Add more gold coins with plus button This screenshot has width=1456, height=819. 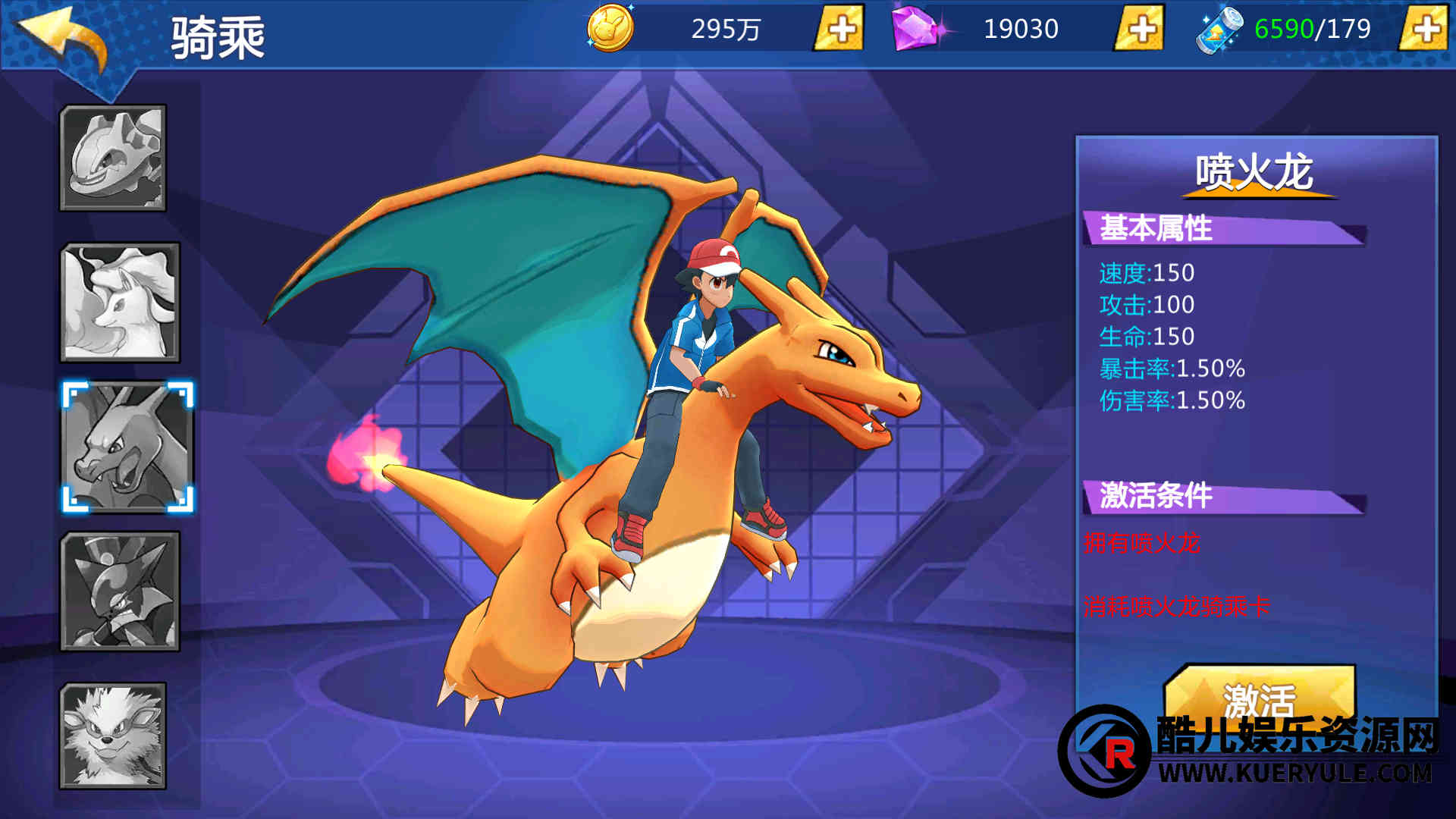[x=839, y=29]
